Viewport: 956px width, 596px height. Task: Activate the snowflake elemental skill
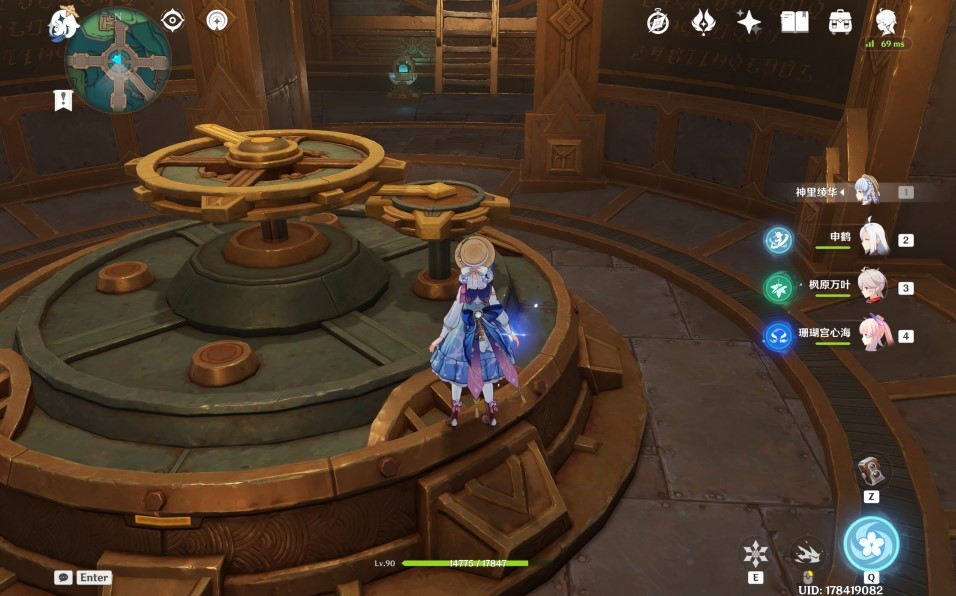756,552
